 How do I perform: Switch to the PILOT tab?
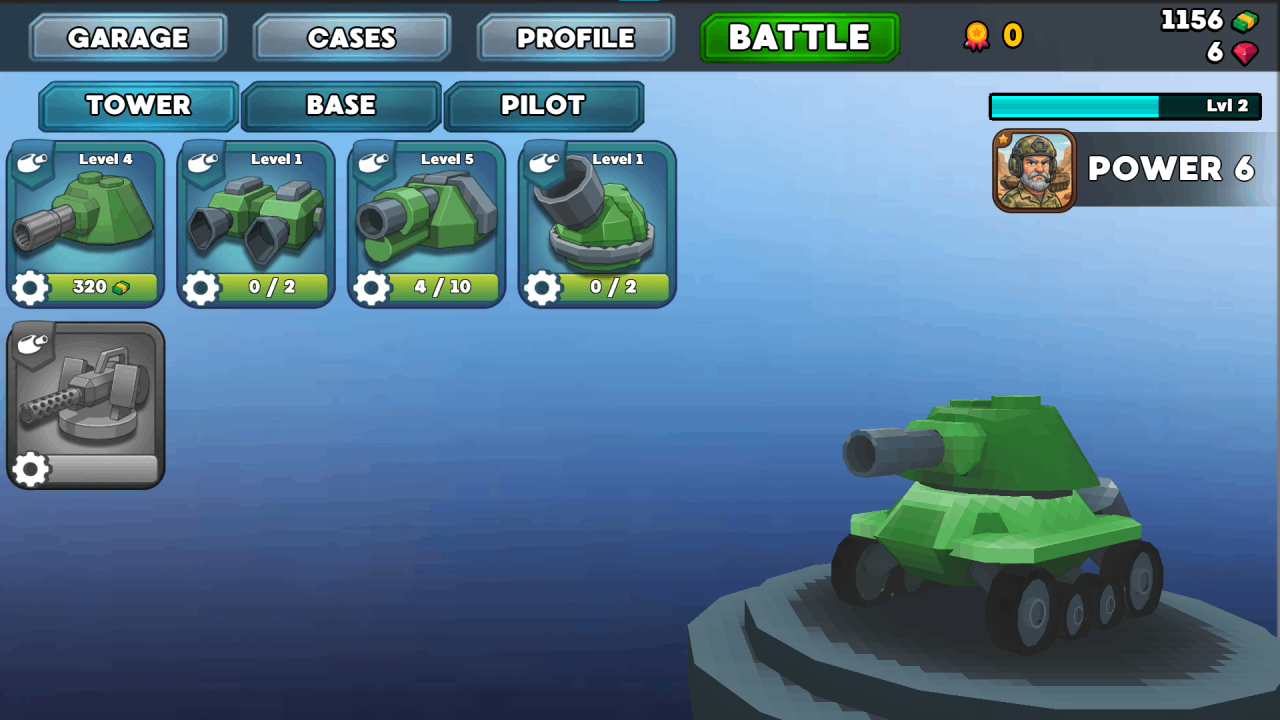tap(545, 105)
